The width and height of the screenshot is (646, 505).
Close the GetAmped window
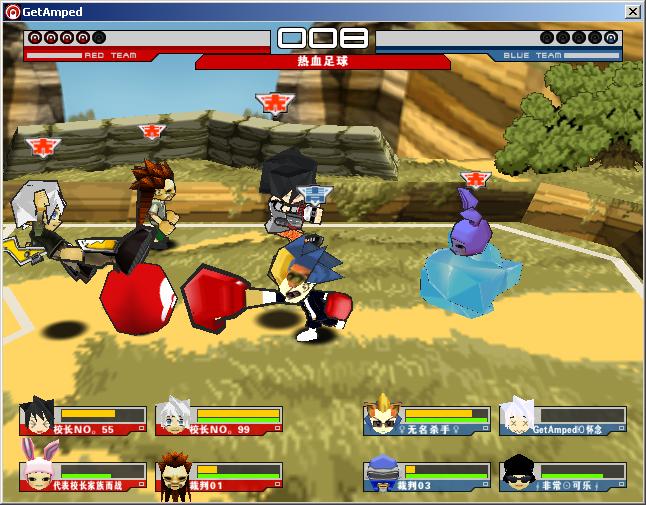click(x=632, y=12)
